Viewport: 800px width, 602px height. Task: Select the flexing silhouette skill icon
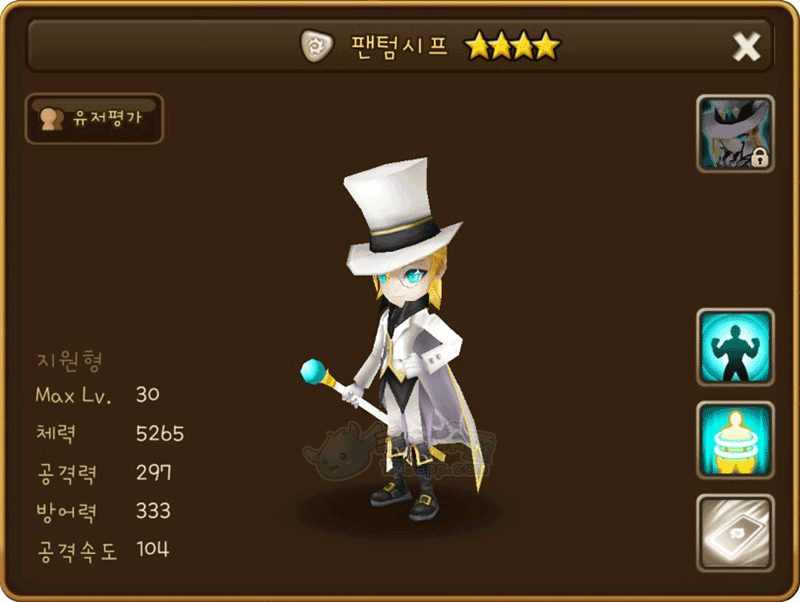(x=735, y=347)
